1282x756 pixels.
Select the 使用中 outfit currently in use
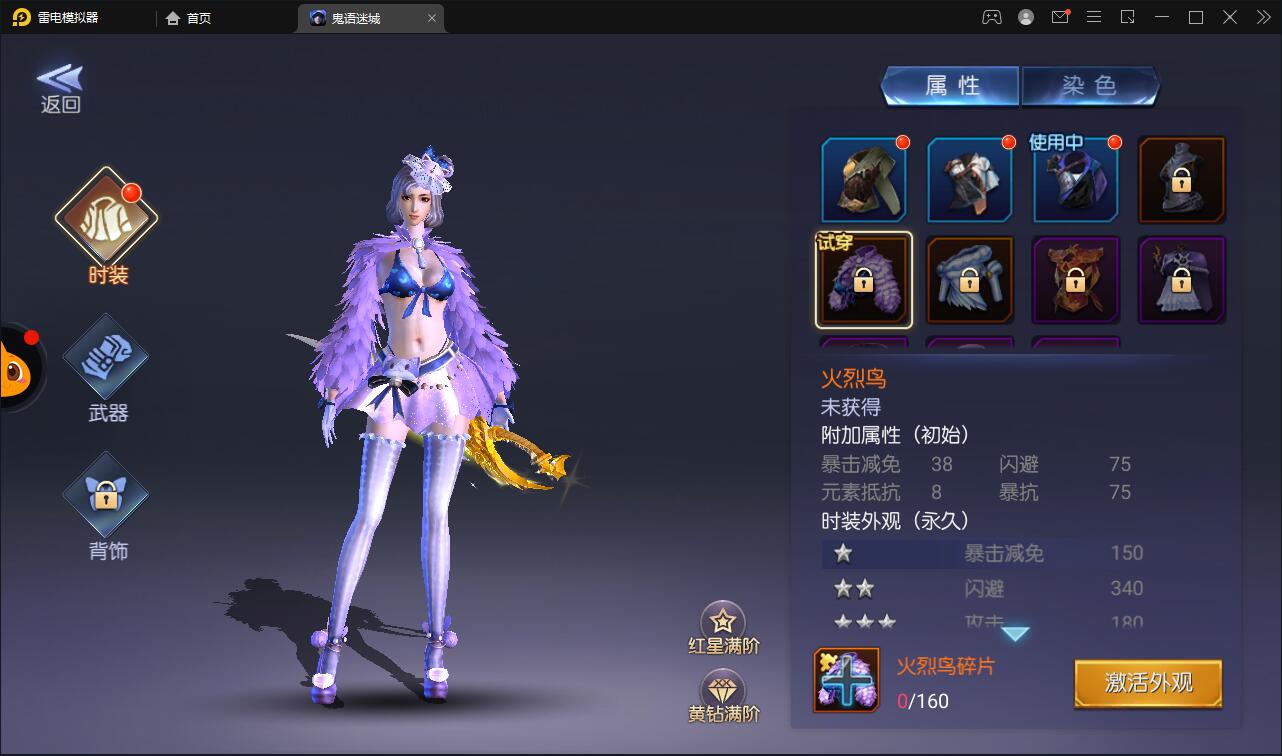click(1076, 180)
